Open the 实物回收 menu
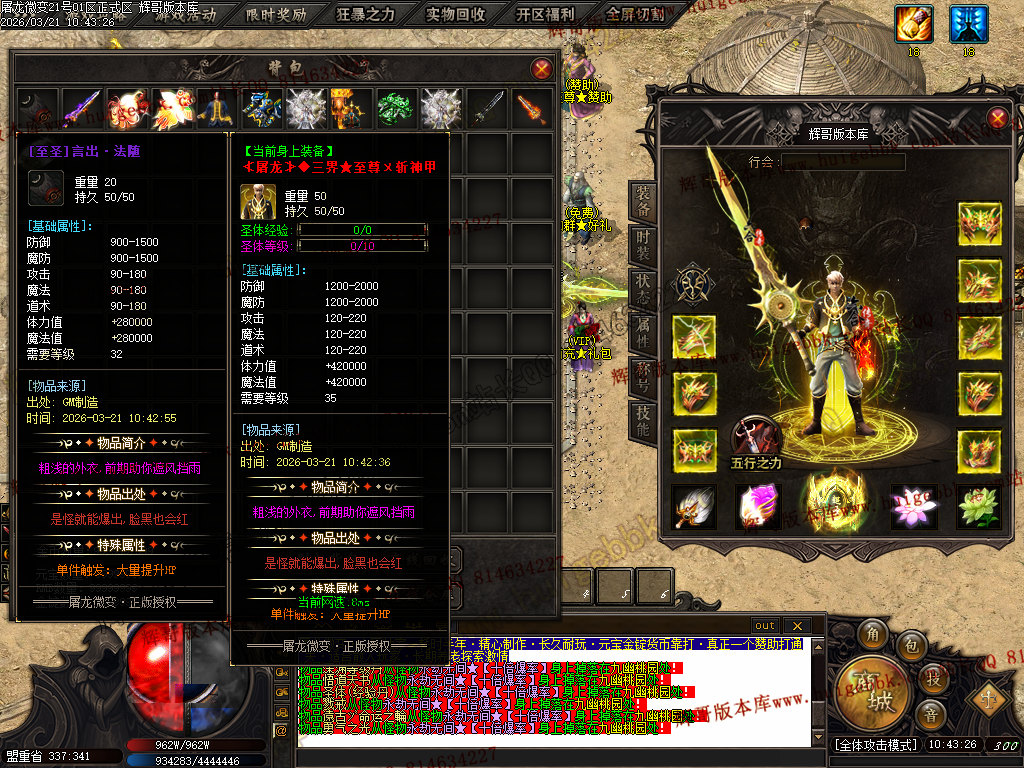This screenshot has width=1024, height=768. pyautogui.click(x=456, y=14)
